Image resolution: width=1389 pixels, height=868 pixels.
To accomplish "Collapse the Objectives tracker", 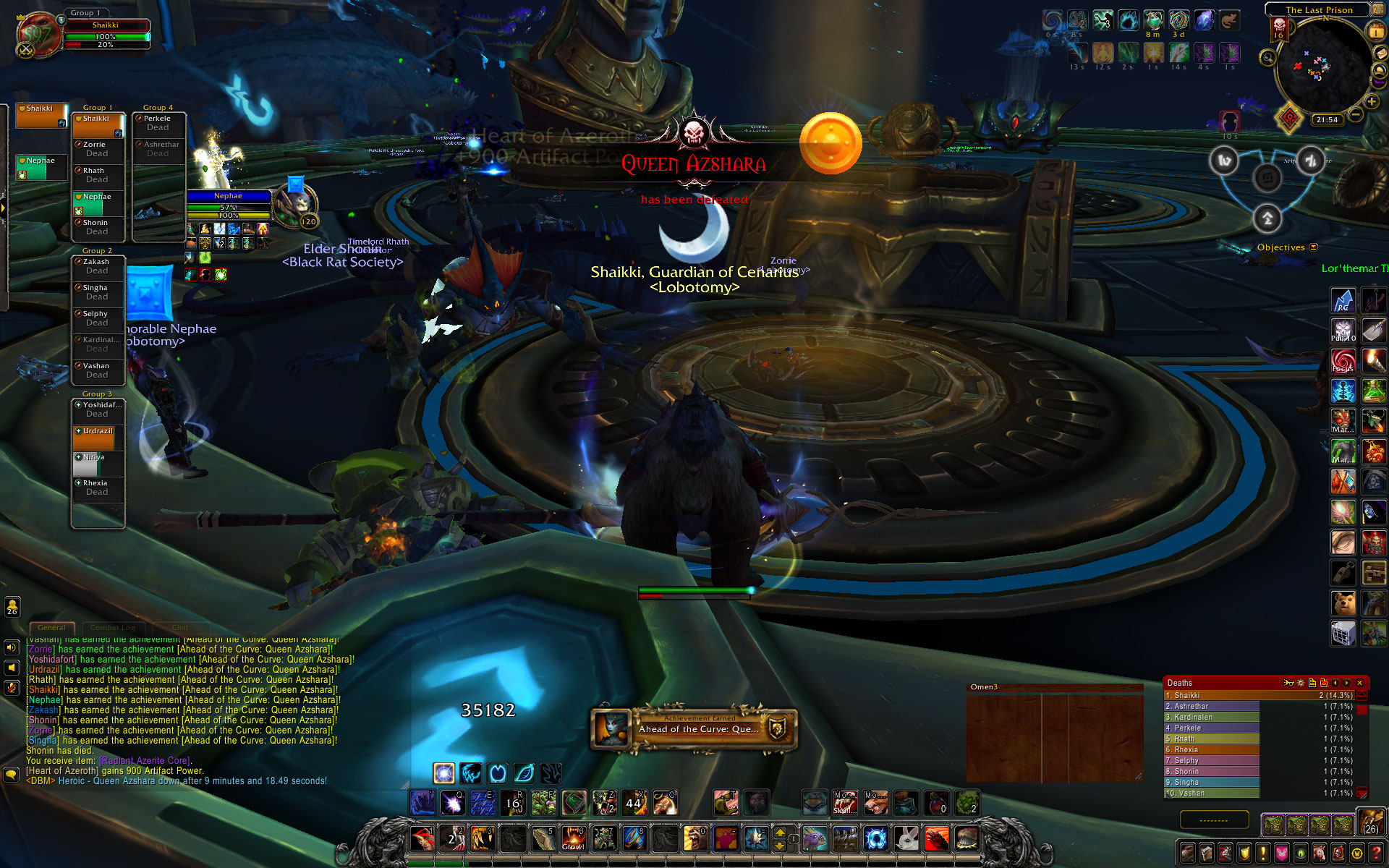I will [1313, 247].
